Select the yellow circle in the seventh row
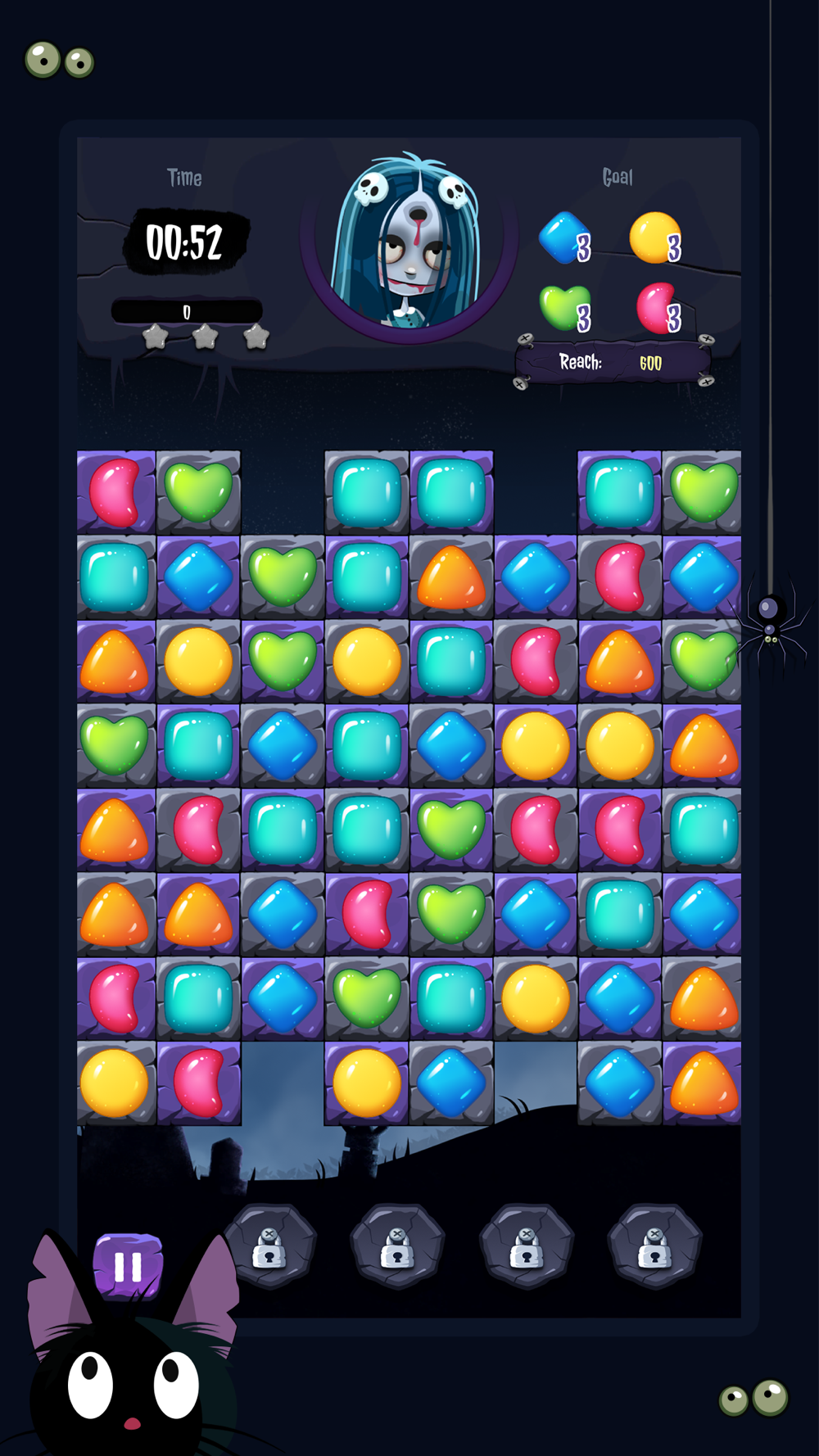 click(536, 999)
